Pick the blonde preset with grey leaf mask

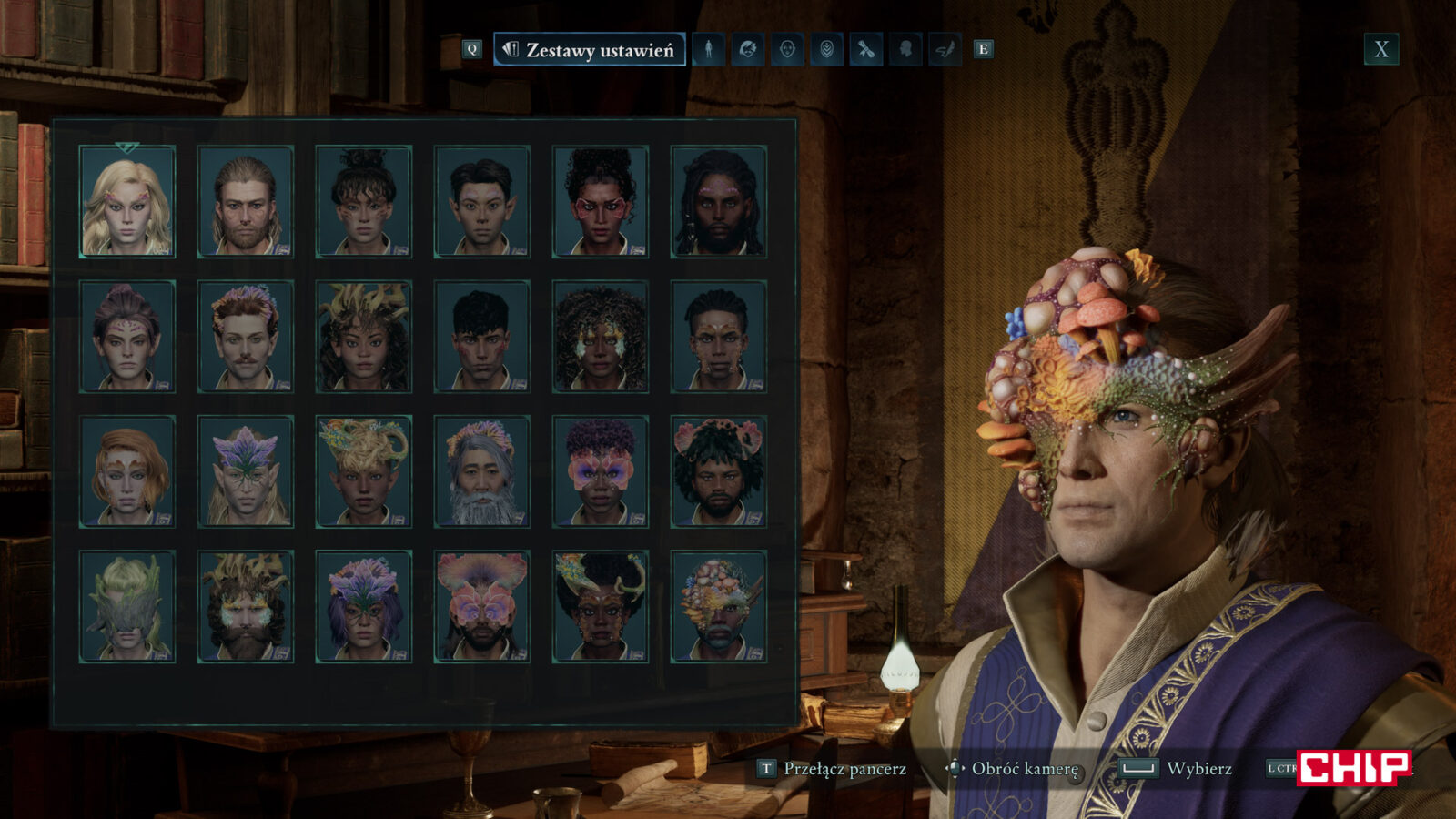pyautogui.click(x=127, y=606)
